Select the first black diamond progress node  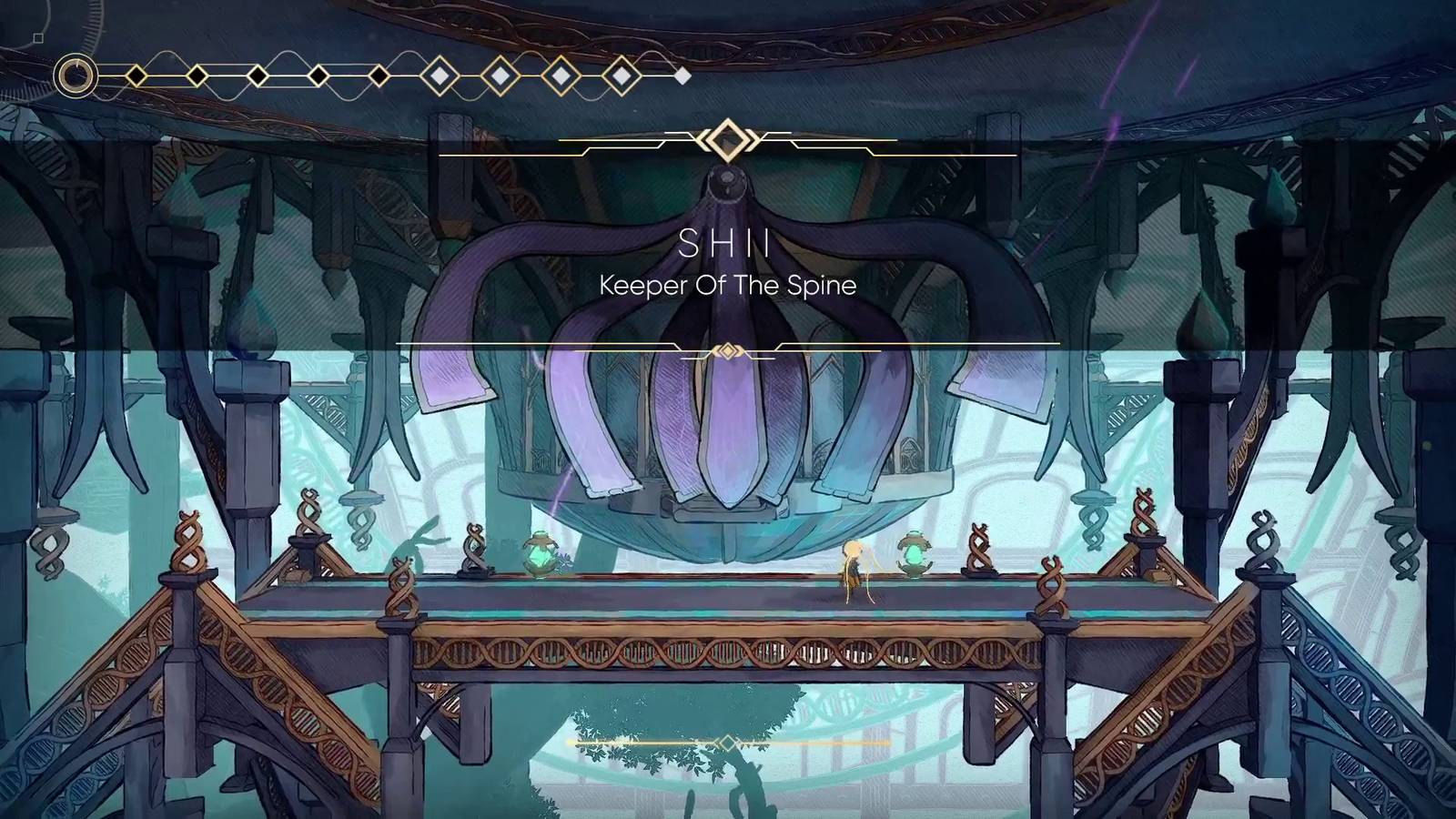[x=136, y=76]
